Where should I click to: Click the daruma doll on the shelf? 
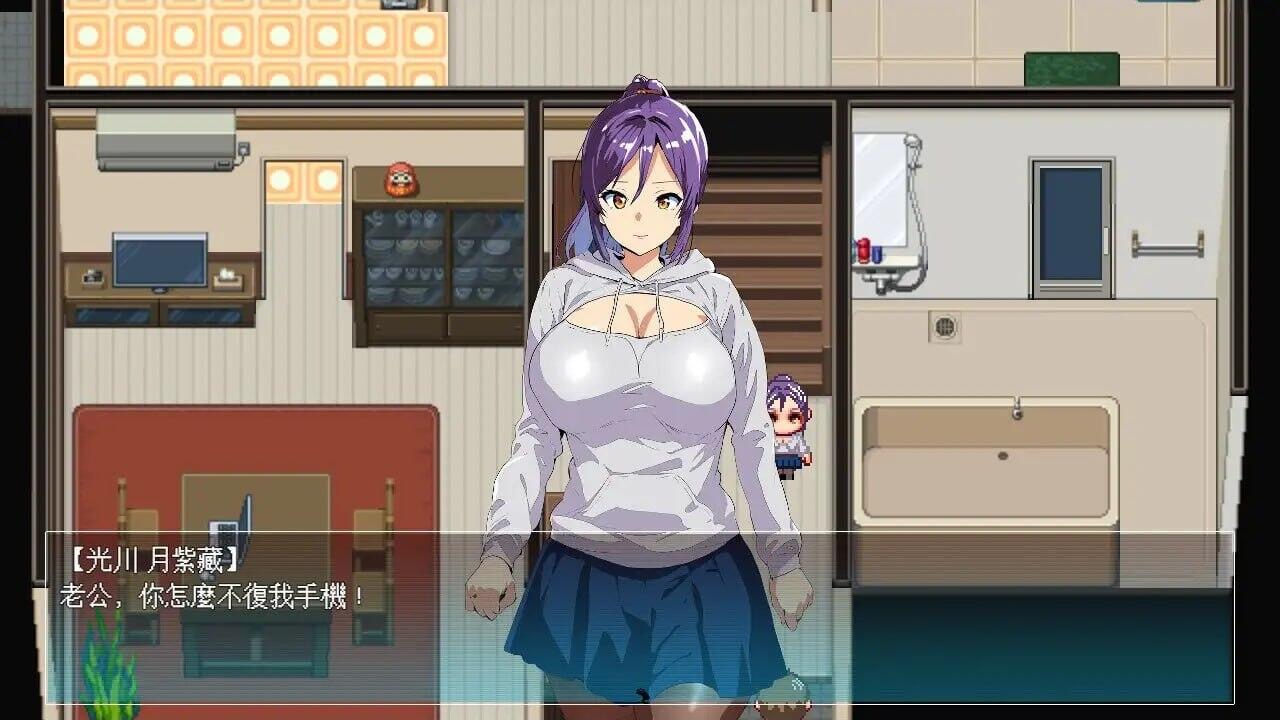click(x=399, y=176)
